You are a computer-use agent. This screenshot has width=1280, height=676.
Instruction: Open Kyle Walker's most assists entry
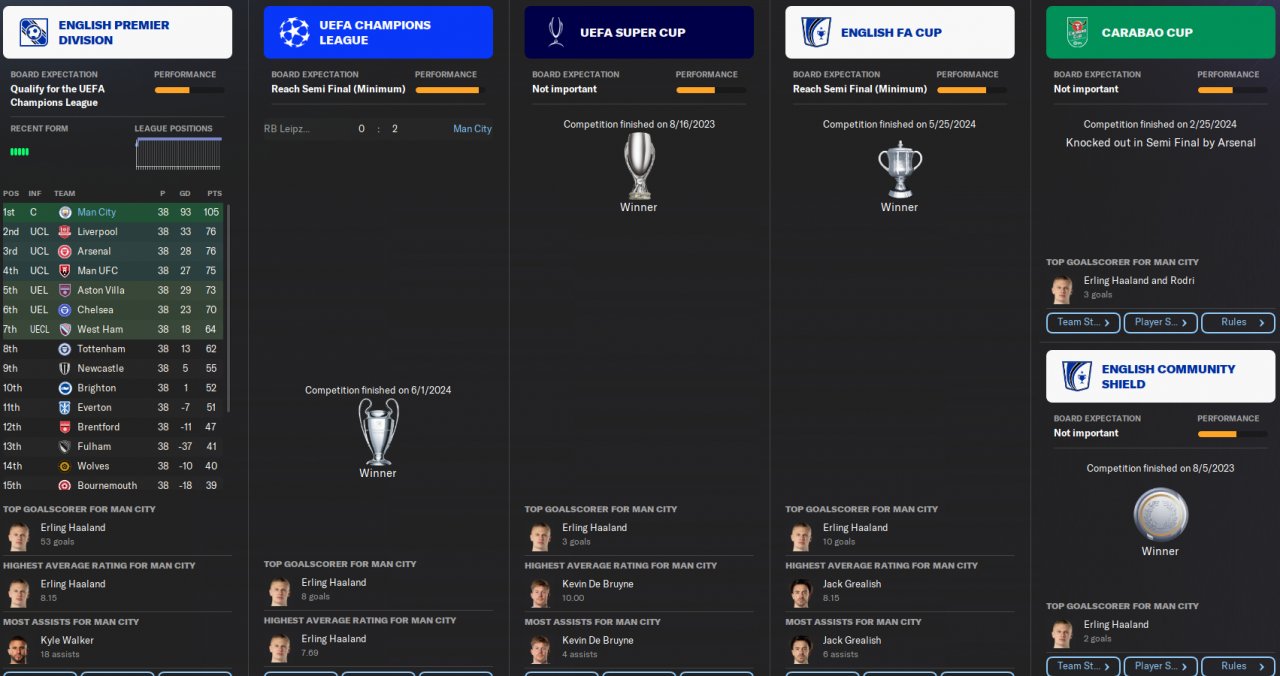(x=66, y=646)
